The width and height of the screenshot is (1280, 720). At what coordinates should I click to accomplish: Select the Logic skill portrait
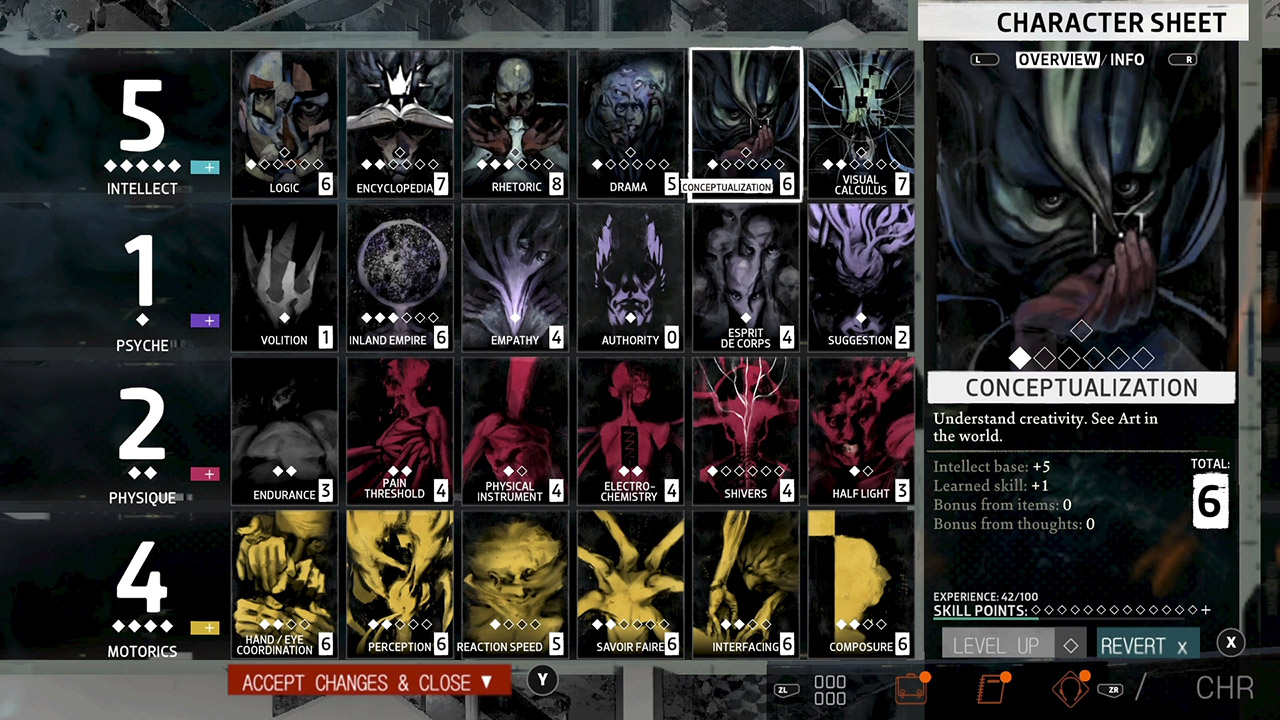[x=284, y=120]
